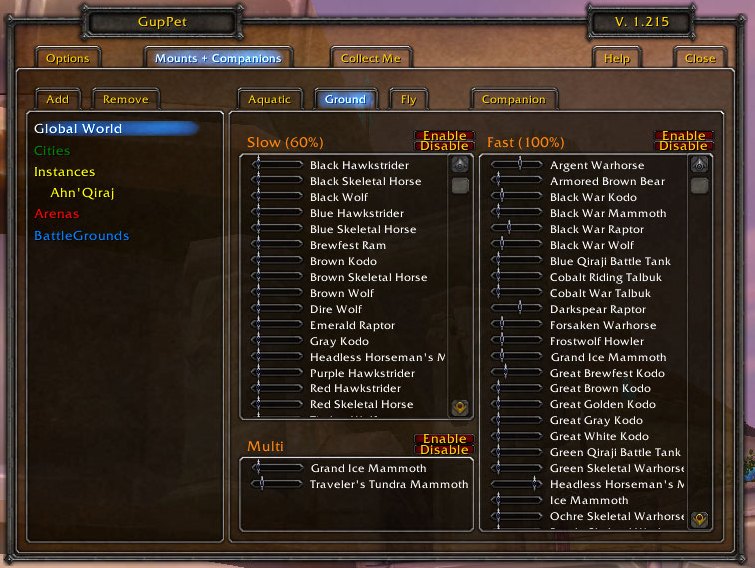
Task: Select BattleGrounds in the location list
Action: pos(81,236)
